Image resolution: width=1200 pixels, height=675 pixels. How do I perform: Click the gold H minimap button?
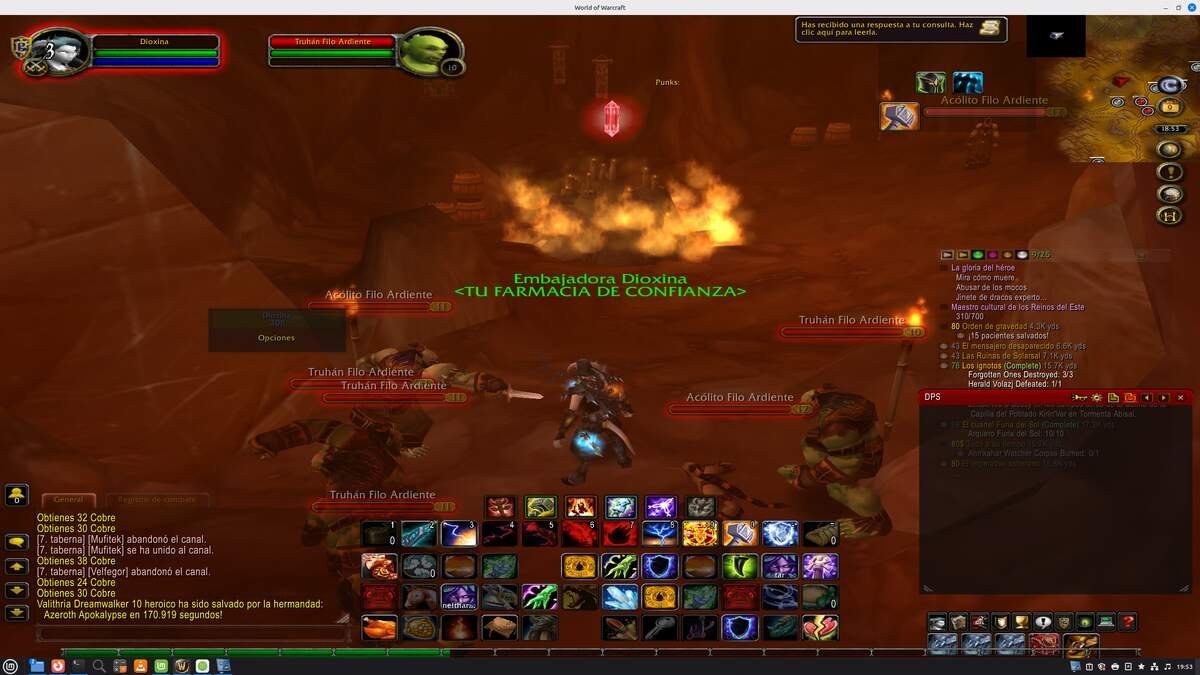1168,215
